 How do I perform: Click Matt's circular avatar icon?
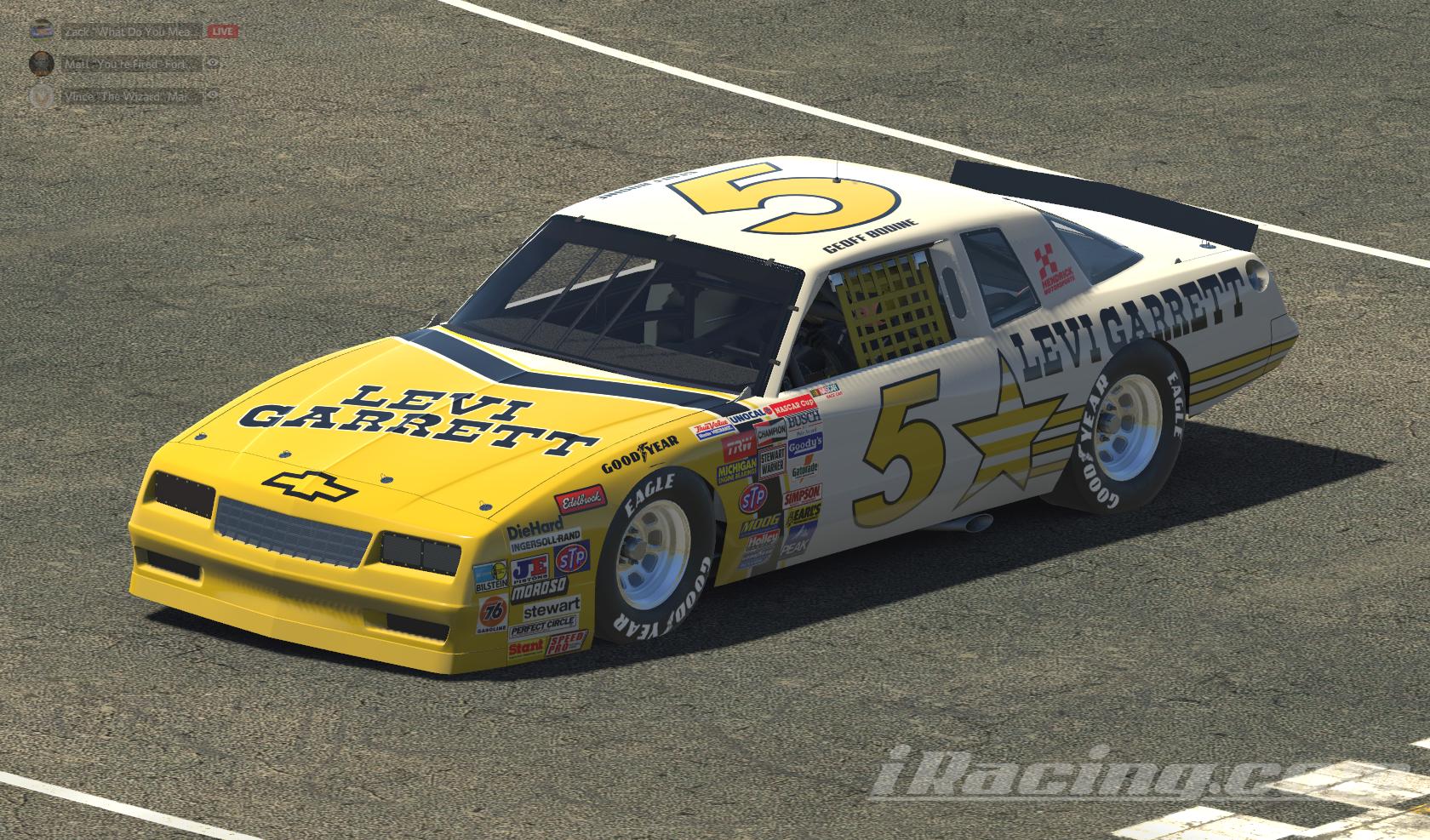pyautogui.click(x=41, y=61)
